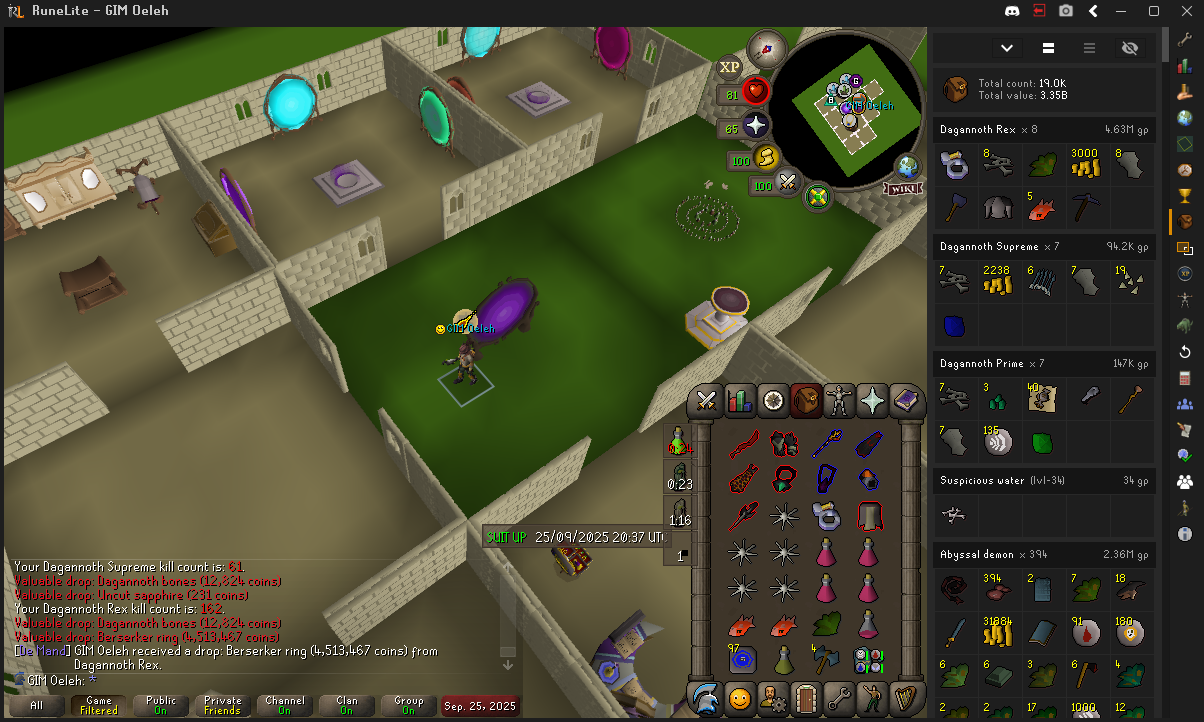Open the Worn Equipment tab

pos(838,401)
